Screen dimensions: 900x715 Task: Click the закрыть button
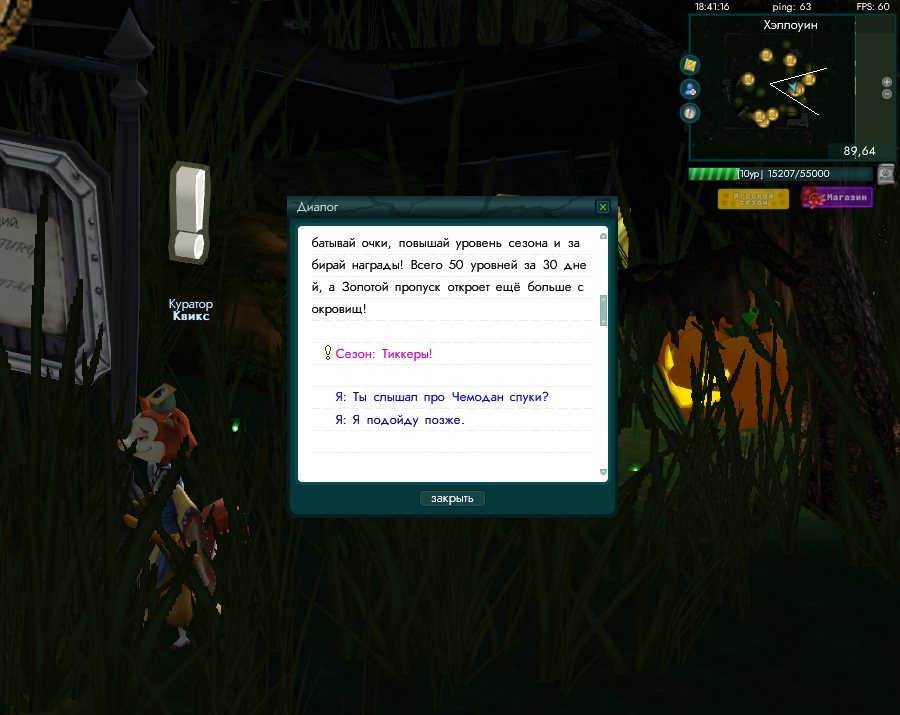(452, 498)
